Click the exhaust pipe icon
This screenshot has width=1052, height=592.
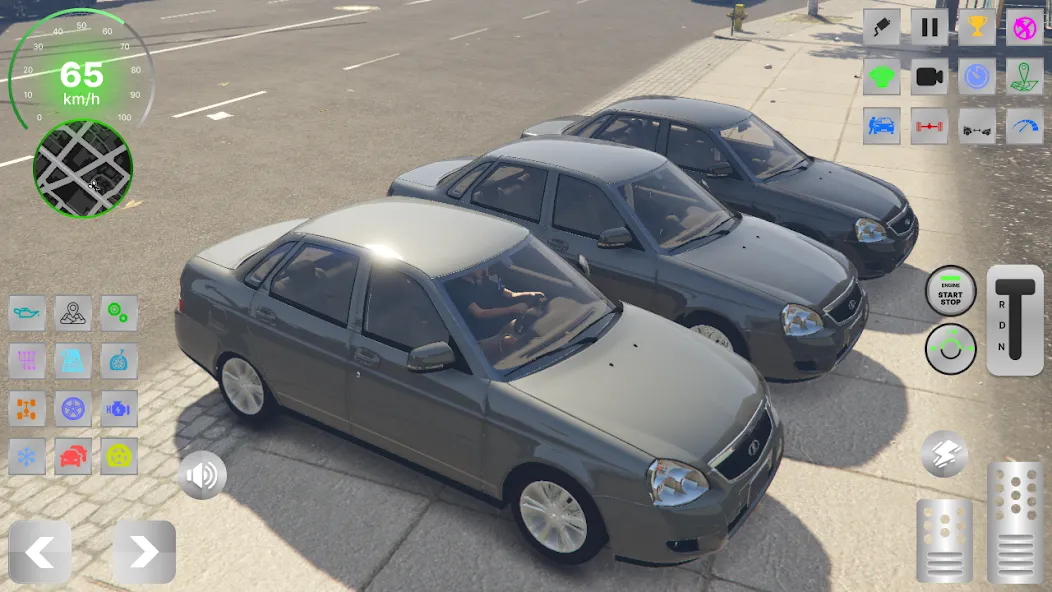(881, 27)
